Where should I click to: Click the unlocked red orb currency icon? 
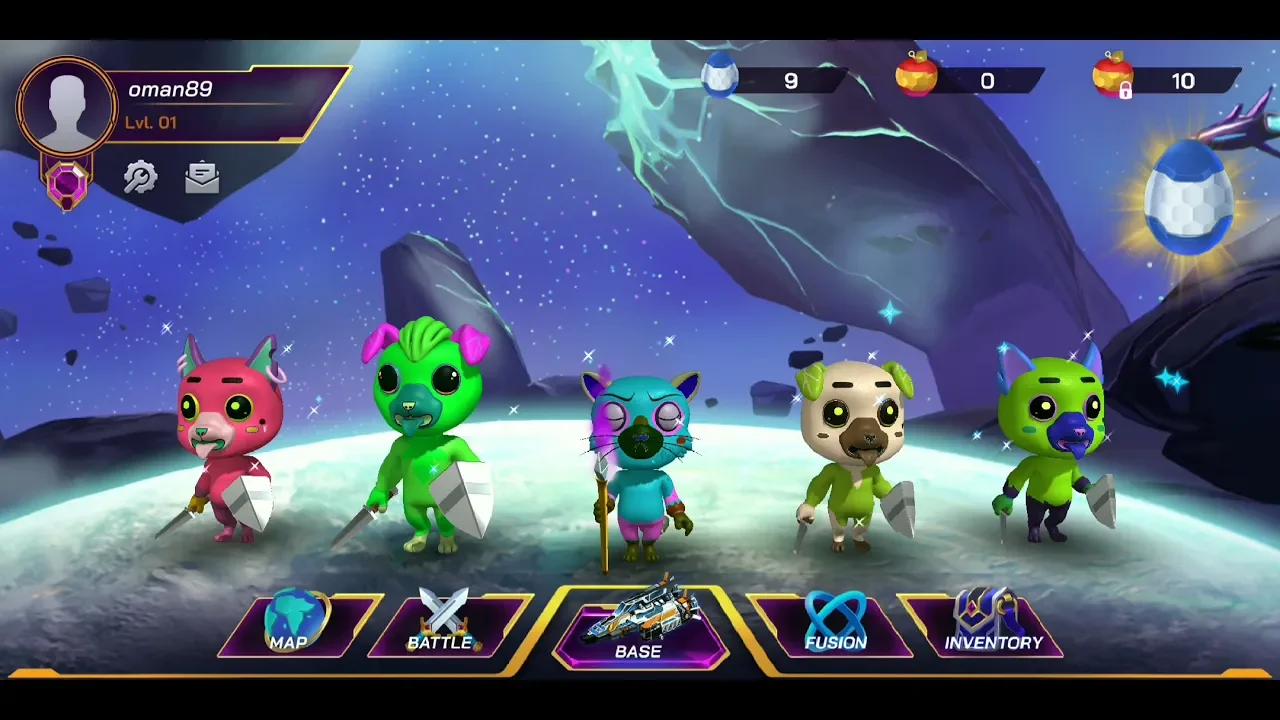click(917, 76)
